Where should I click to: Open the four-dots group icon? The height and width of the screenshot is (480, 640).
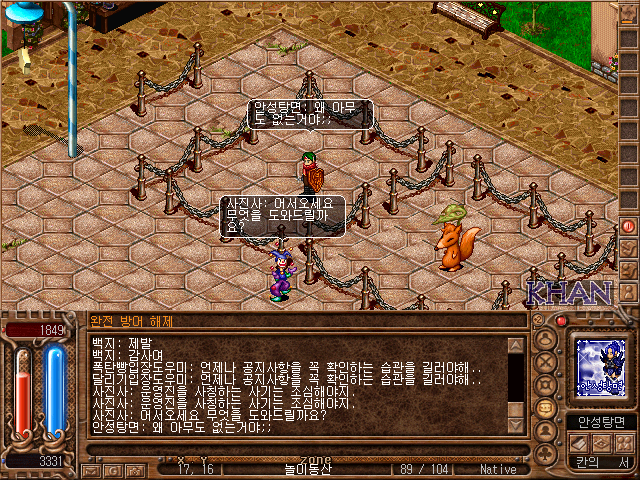[x=624, y=443]
